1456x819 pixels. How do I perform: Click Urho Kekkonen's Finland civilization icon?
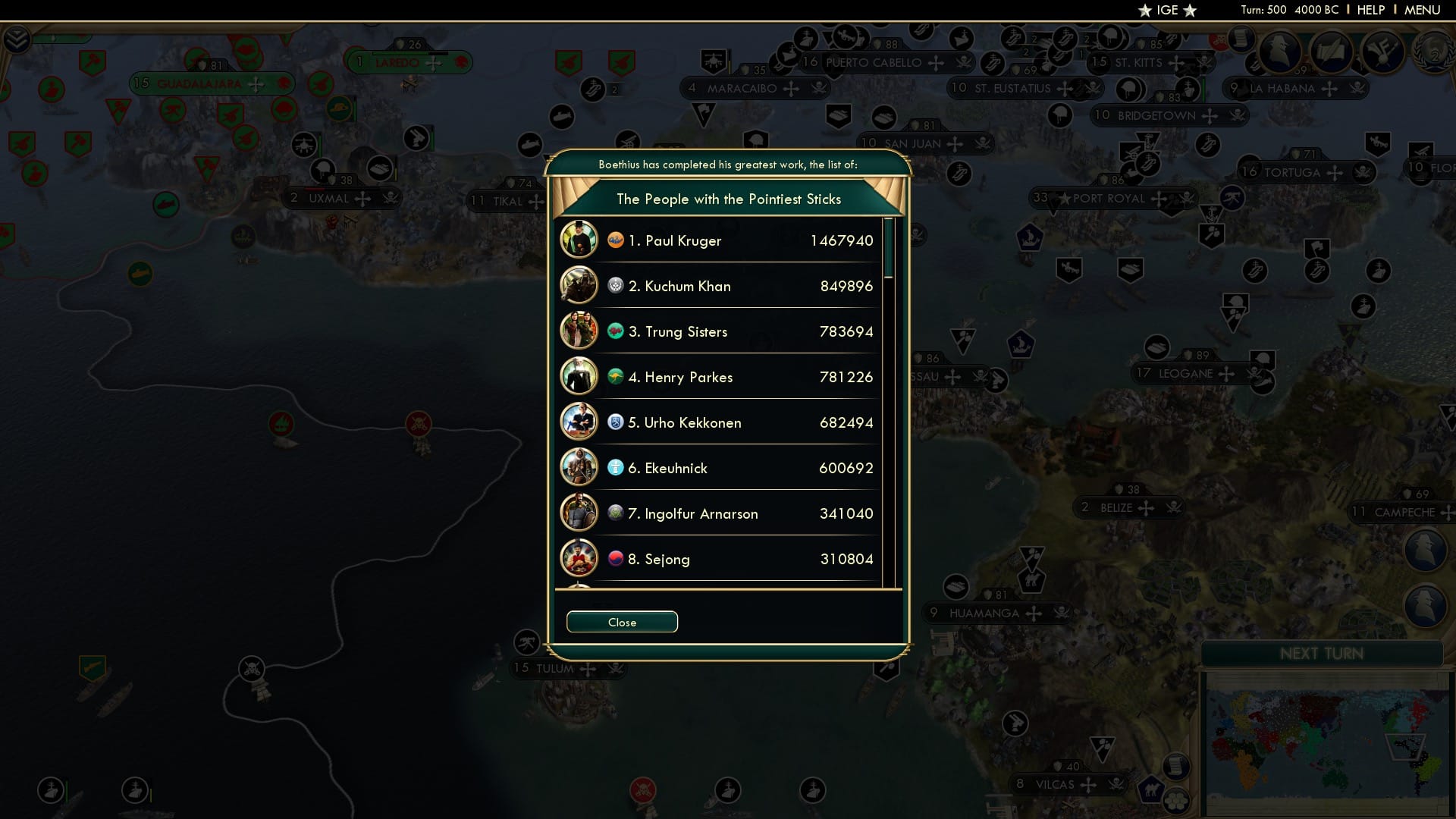point(614,422)
